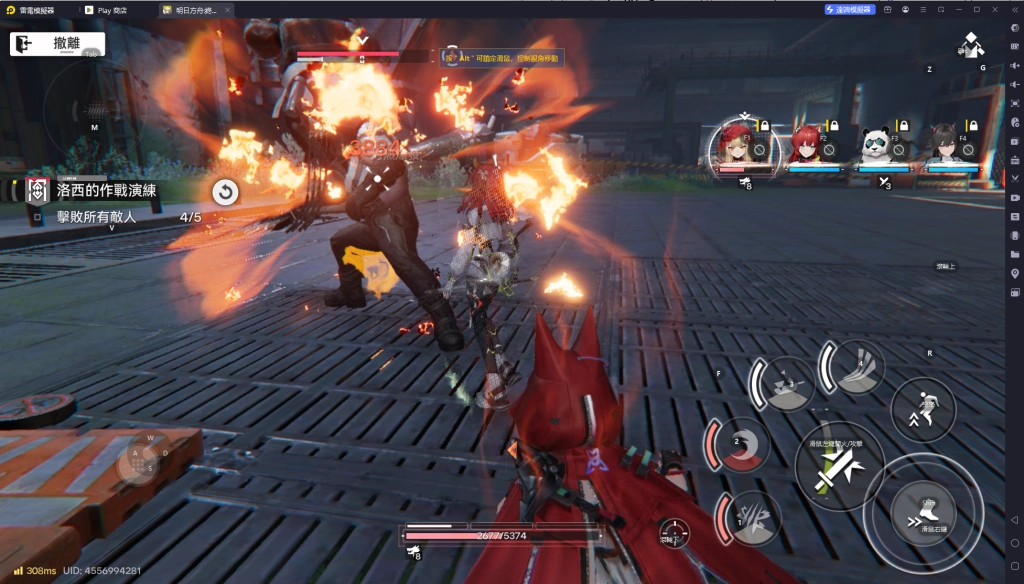
Task: Close the 明日方舟 emulator tab
Action: (226, 9)
